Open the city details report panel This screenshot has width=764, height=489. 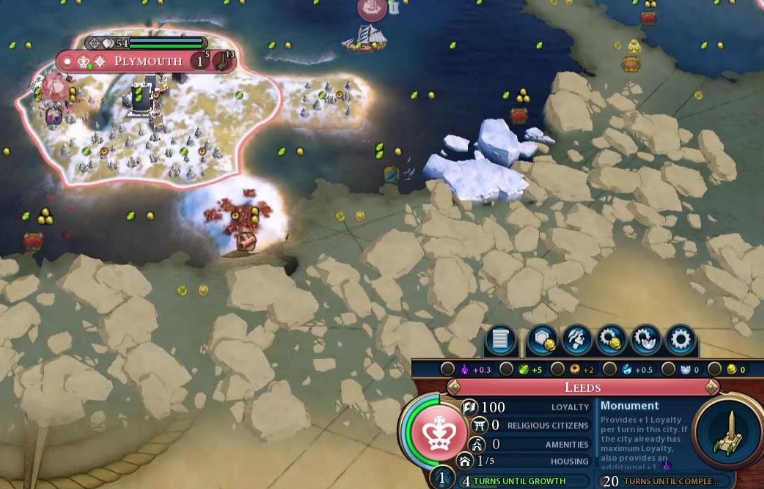point(501,340)
